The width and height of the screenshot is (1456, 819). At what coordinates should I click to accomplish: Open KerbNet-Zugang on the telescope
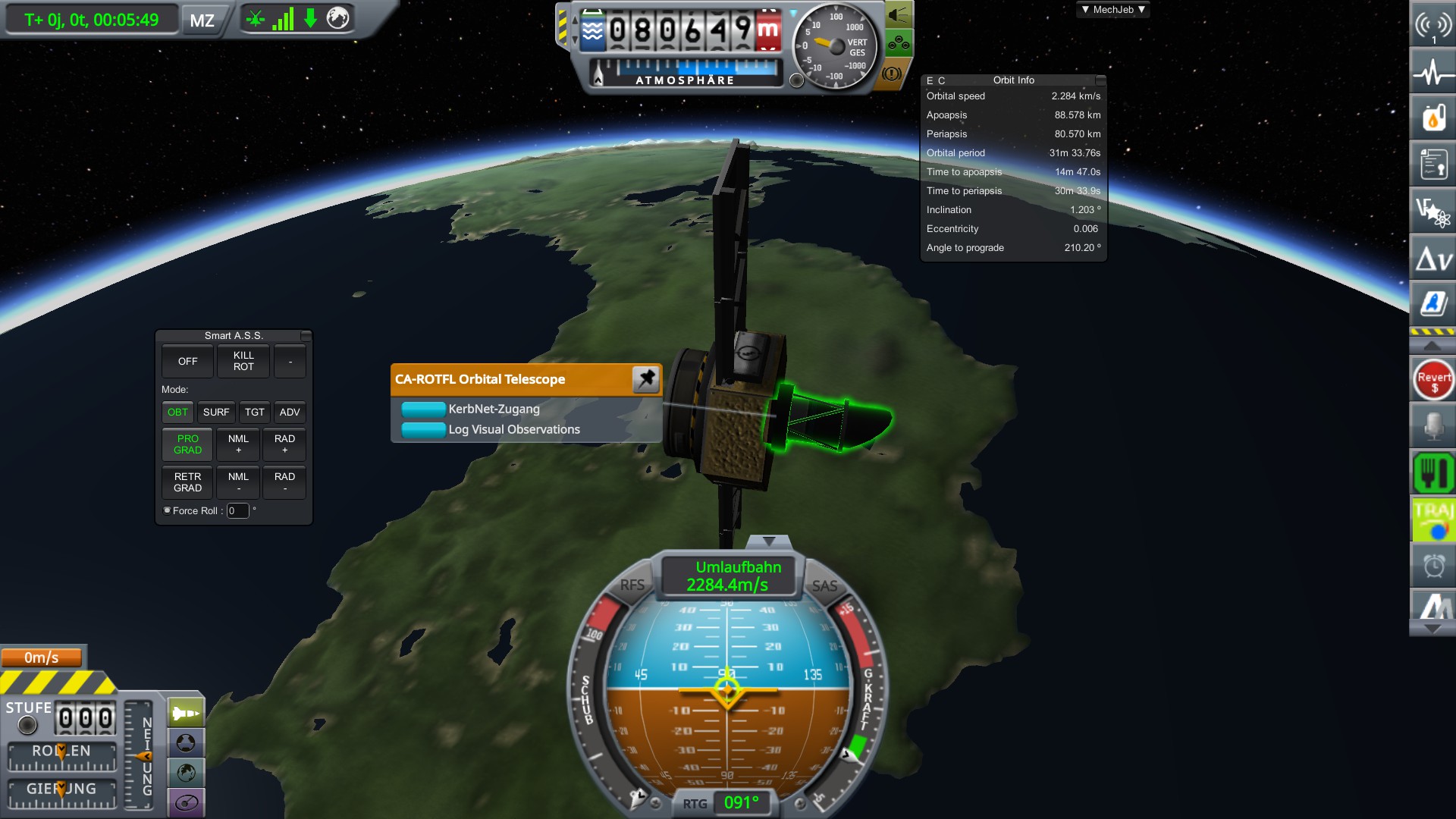(x=423, y=409)
